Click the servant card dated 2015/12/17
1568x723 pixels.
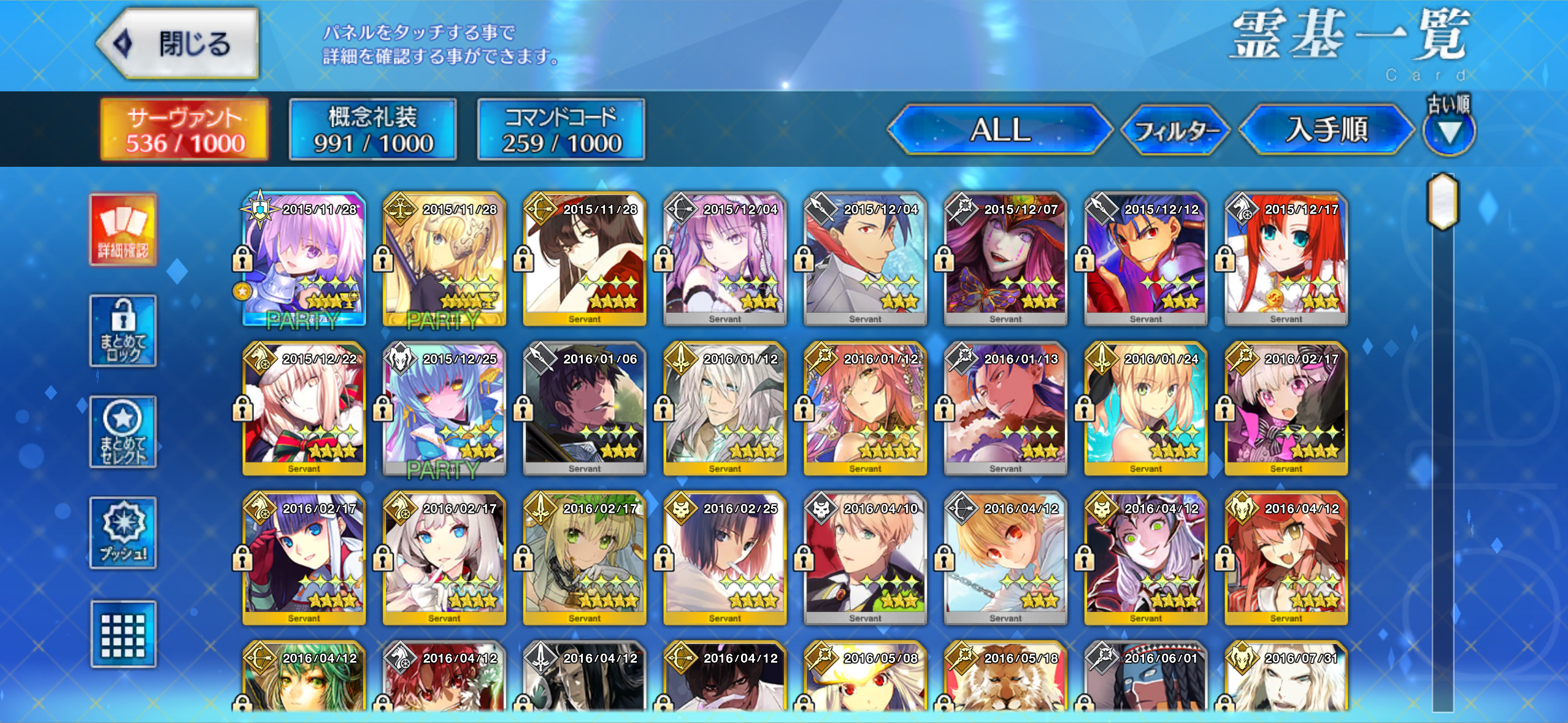1286,259
